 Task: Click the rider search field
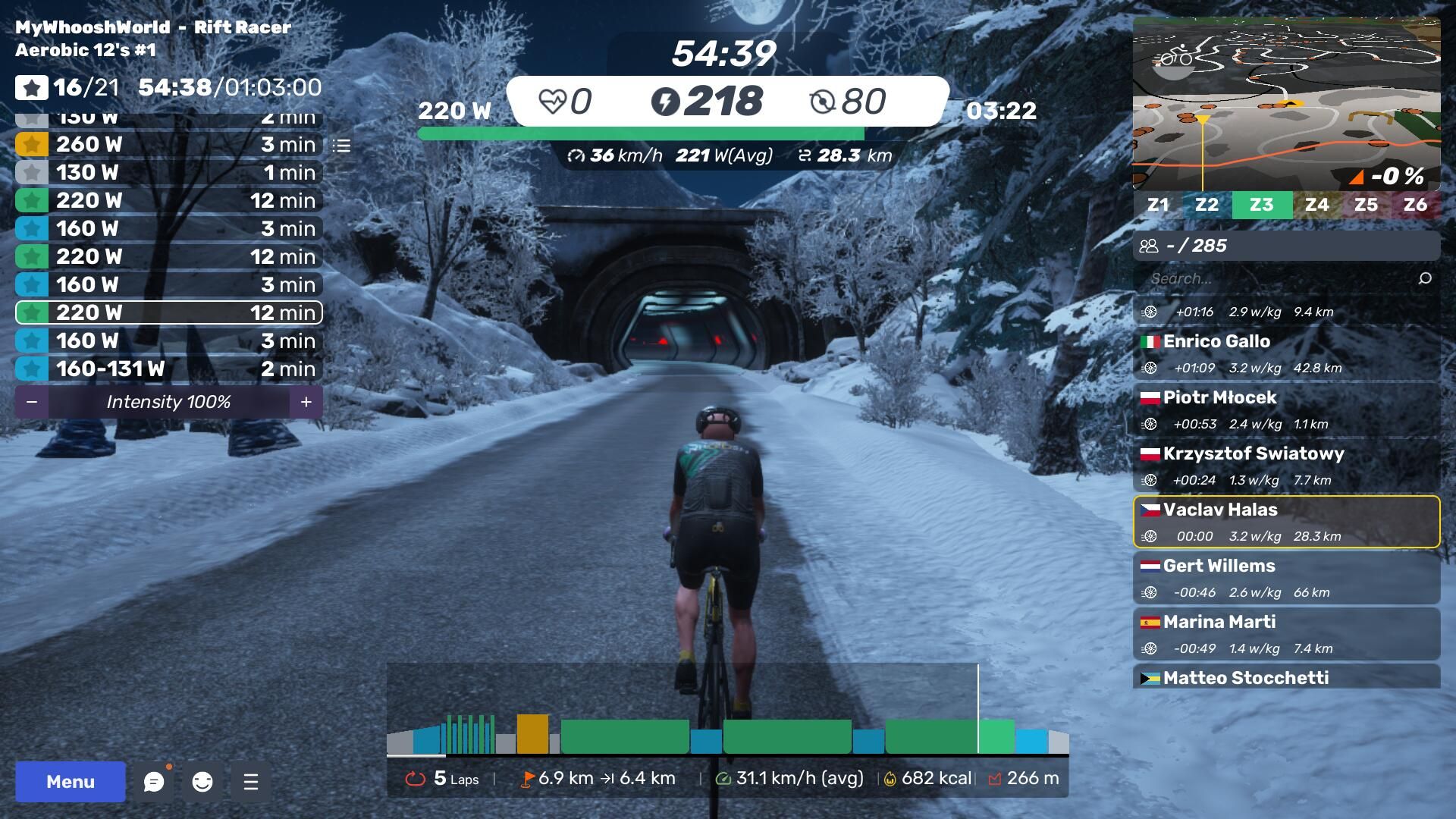point(1282,278)
